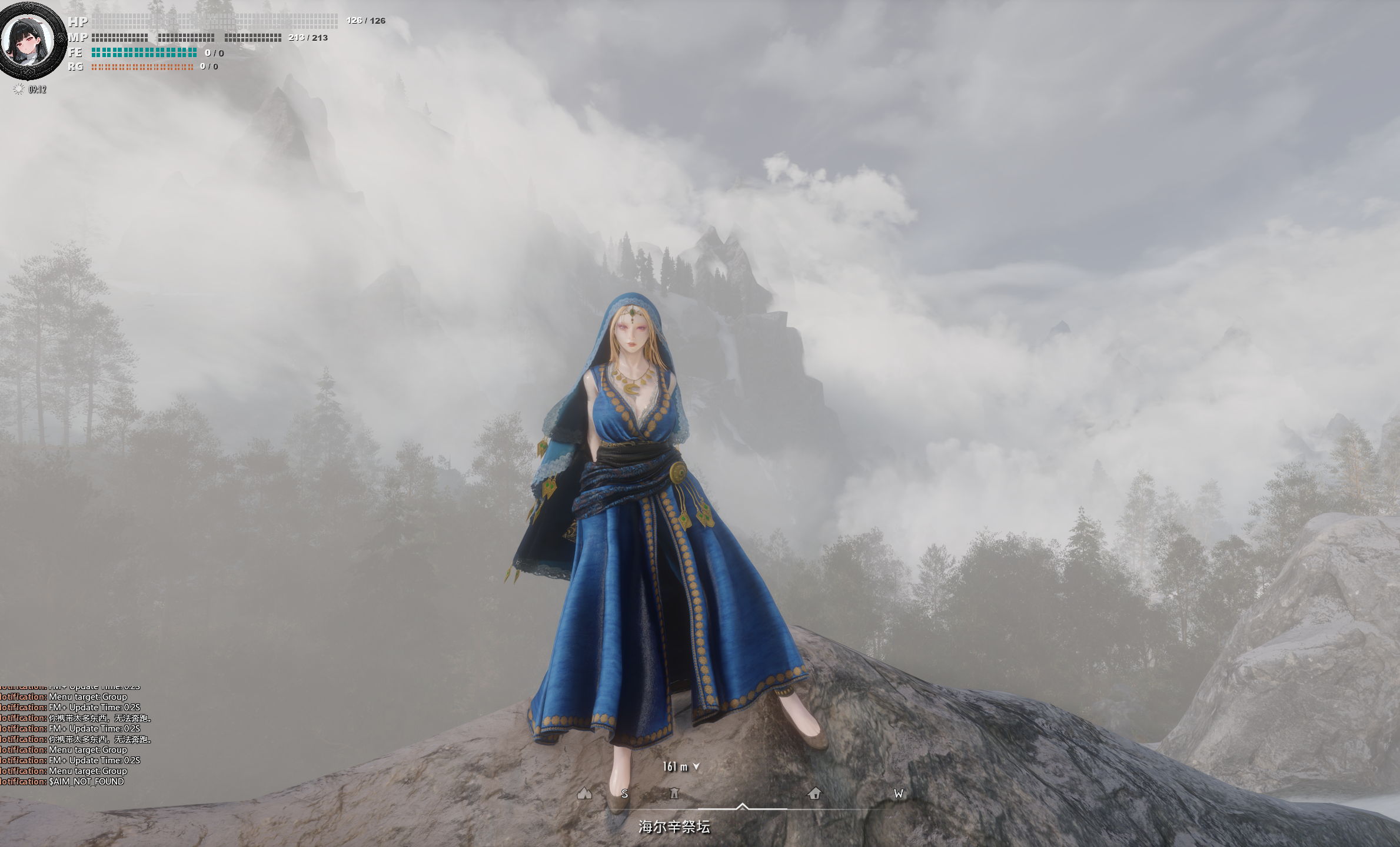Select the house marker on the compass
The image size is (1400, 847).
pyautogui.click(x=814, y=793)
